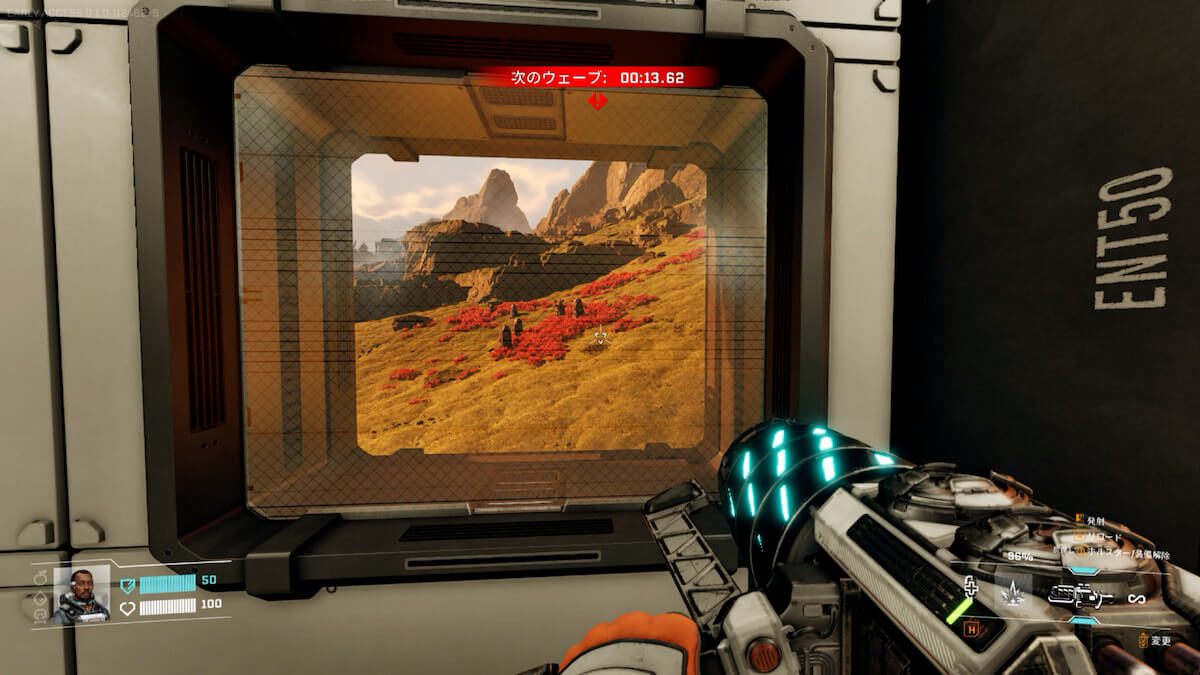Viewport: 1200px width, 675px height.
Task: Click the character portrait in the status panel
Action: coord(81,594)
